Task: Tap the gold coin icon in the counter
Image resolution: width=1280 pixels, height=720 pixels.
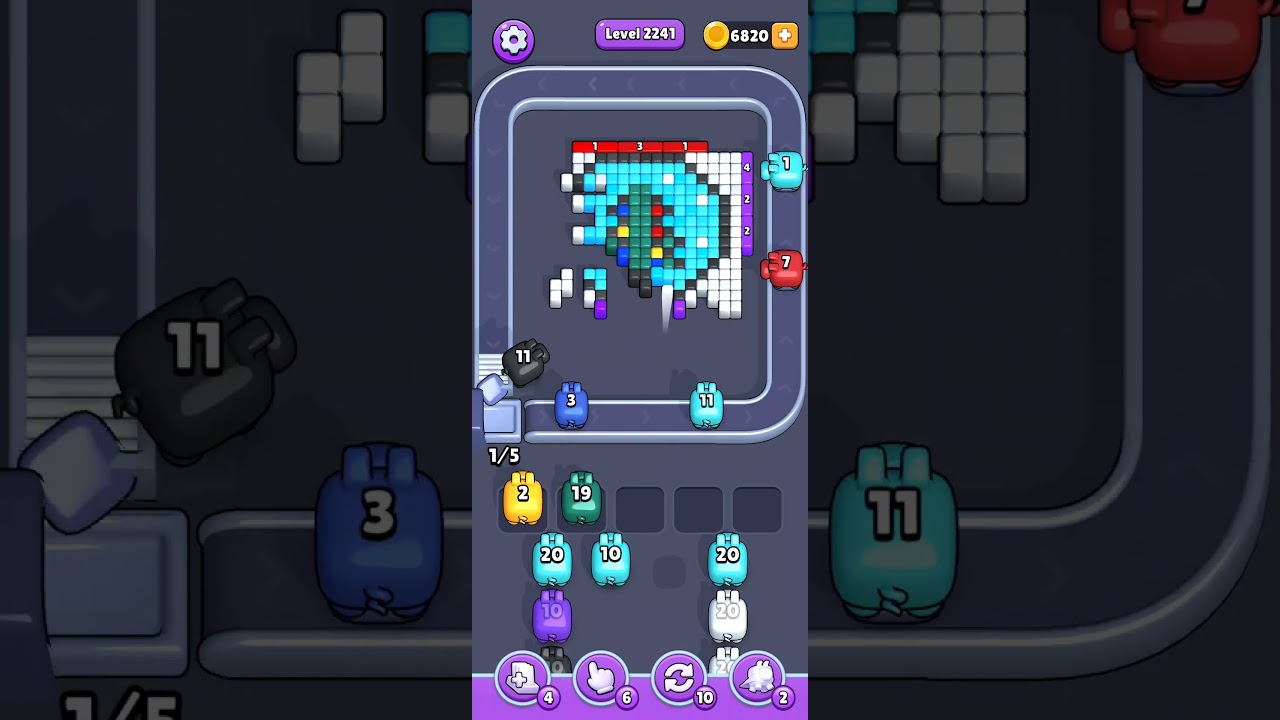Action: 717,35
